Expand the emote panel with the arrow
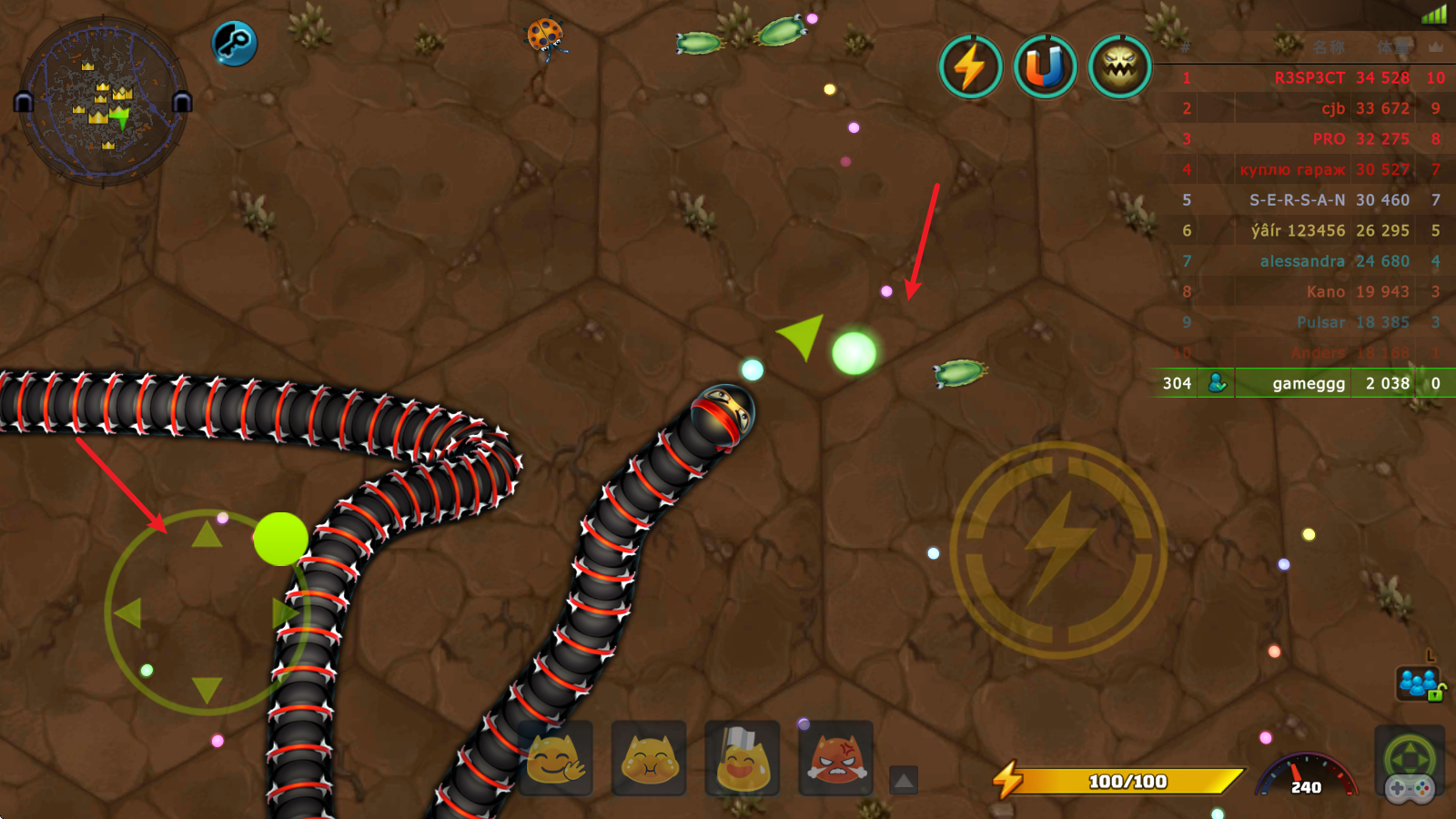Screen dimensions: 1456x819 (x=904, y=780)
